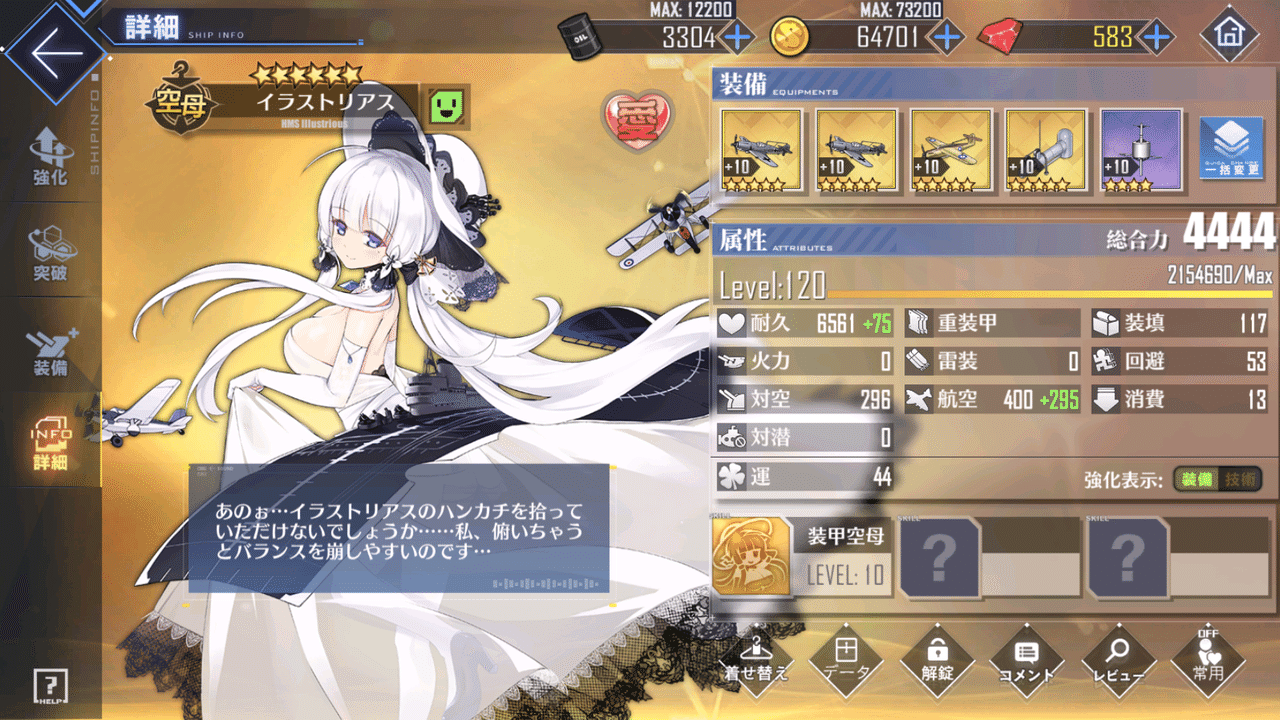Switch 強化表示 to 技術 mode
The height and width of the screenshot is (720, 1280).
click(x=1238, y=480)
